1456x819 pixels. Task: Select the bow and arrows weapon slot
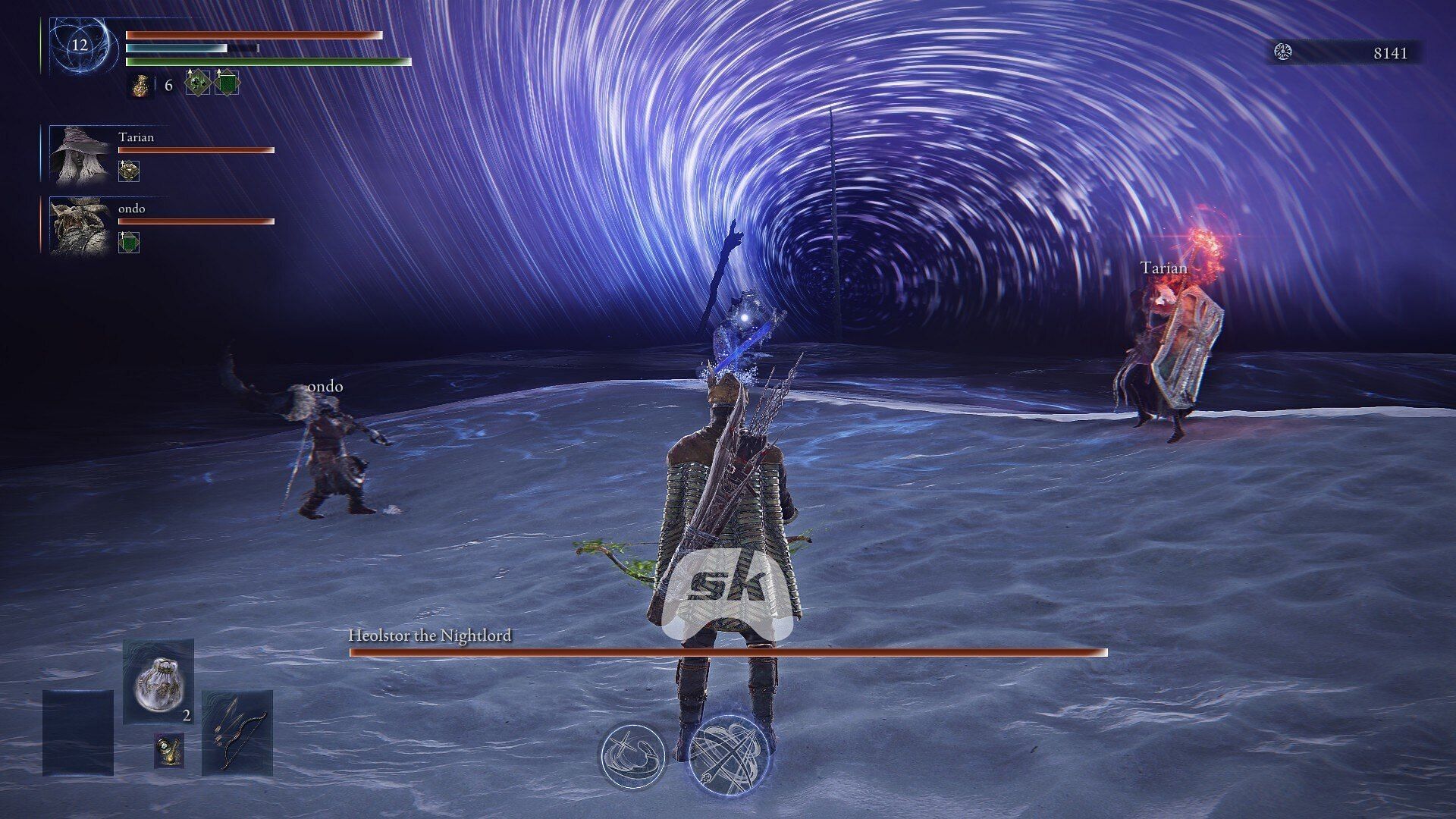point(237,732)
